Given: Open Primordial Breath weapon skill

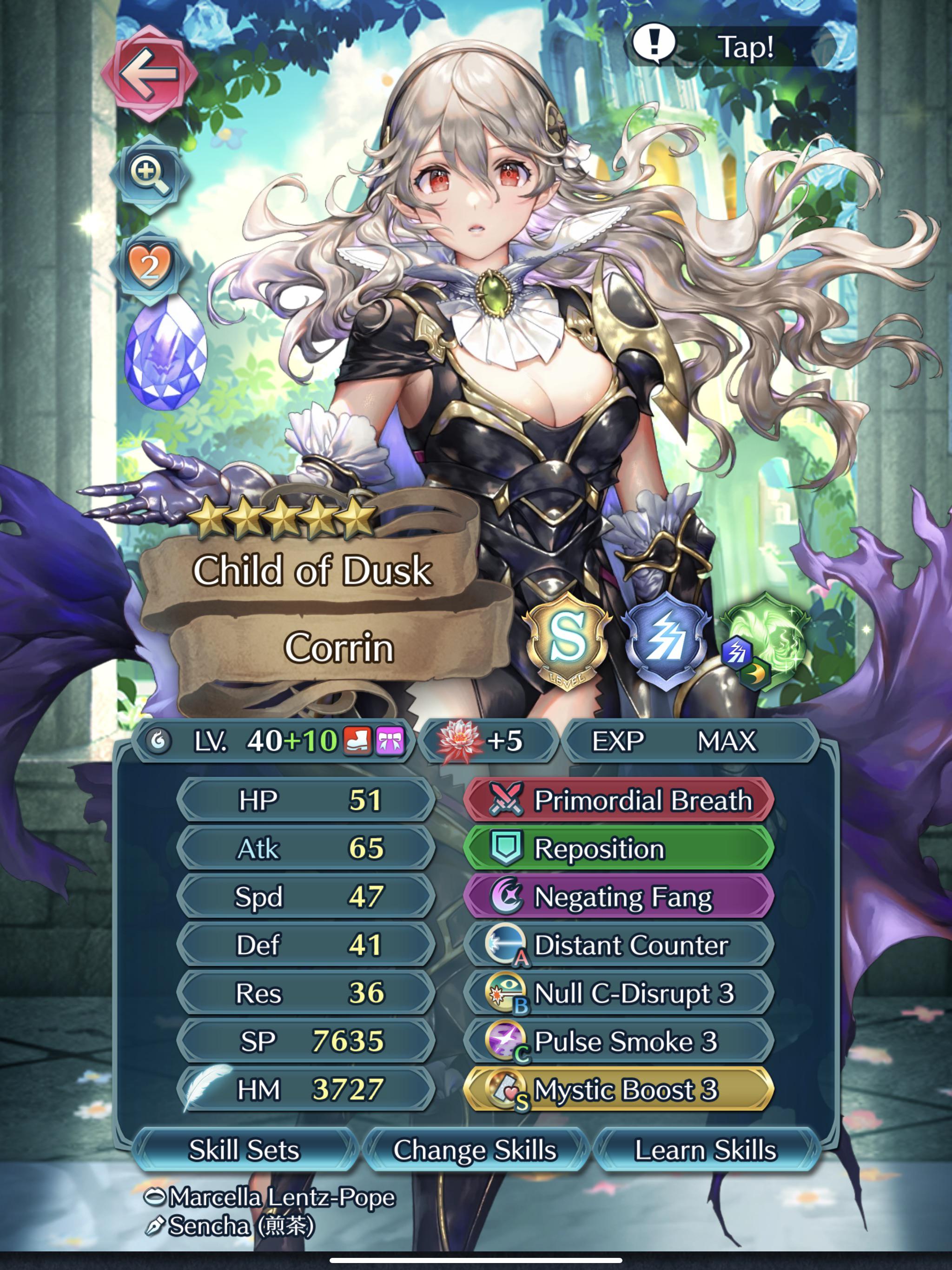Looking at the screenshot, I should tap(620, 801).
